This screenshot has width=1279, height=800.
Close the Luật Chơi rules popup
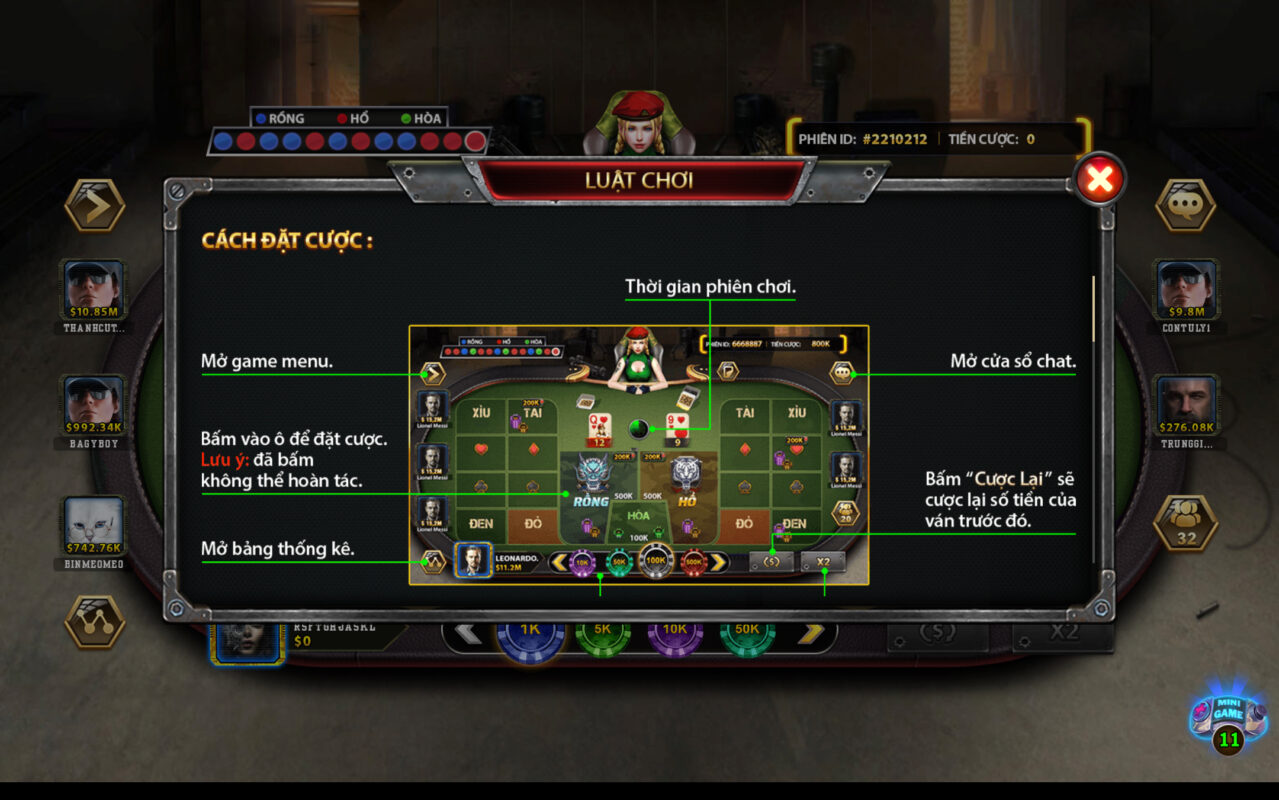[1099, 181]
